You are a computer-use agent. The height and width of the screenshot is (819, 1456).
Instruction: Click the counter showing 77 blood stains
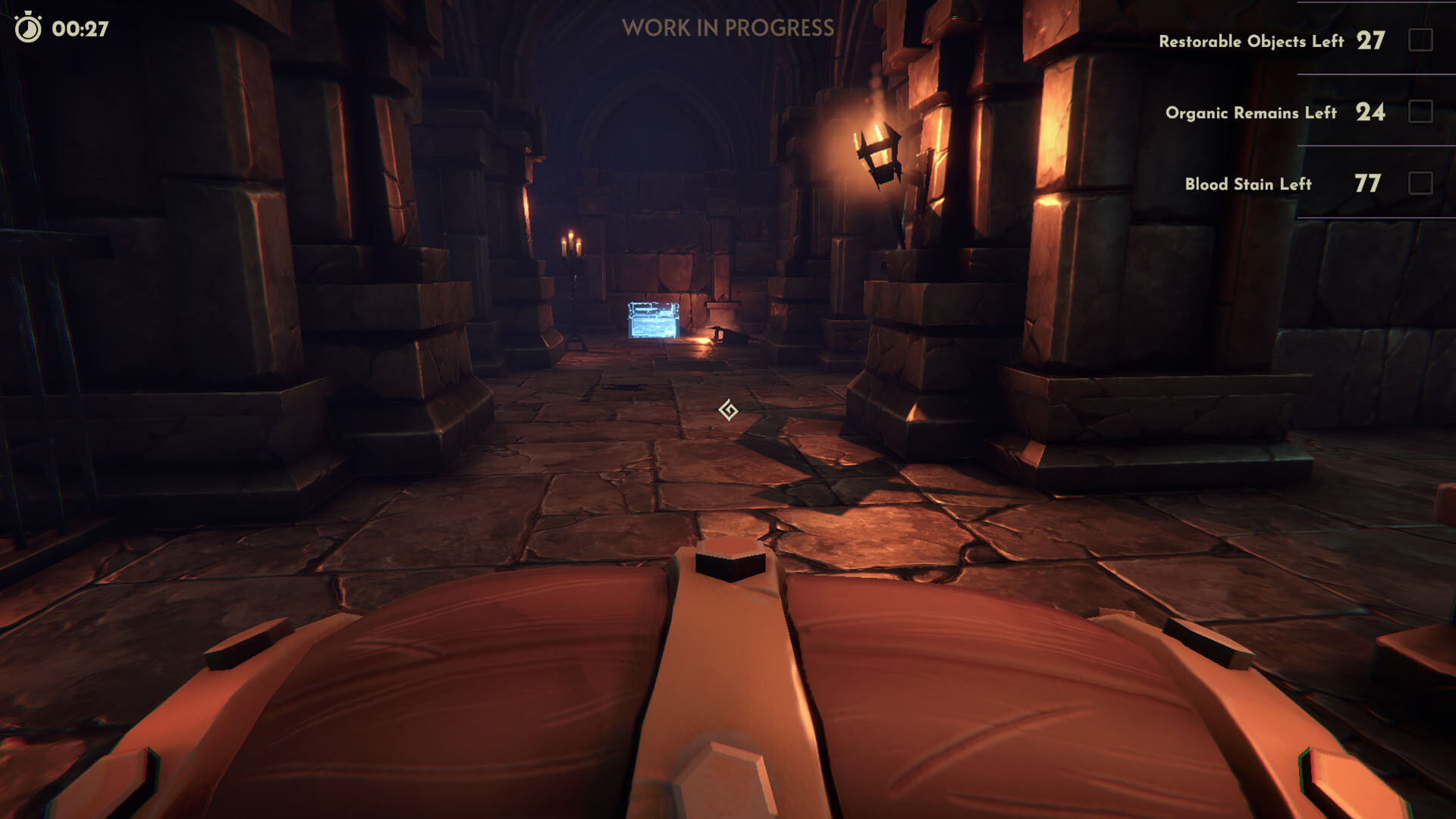point(1370,182)
